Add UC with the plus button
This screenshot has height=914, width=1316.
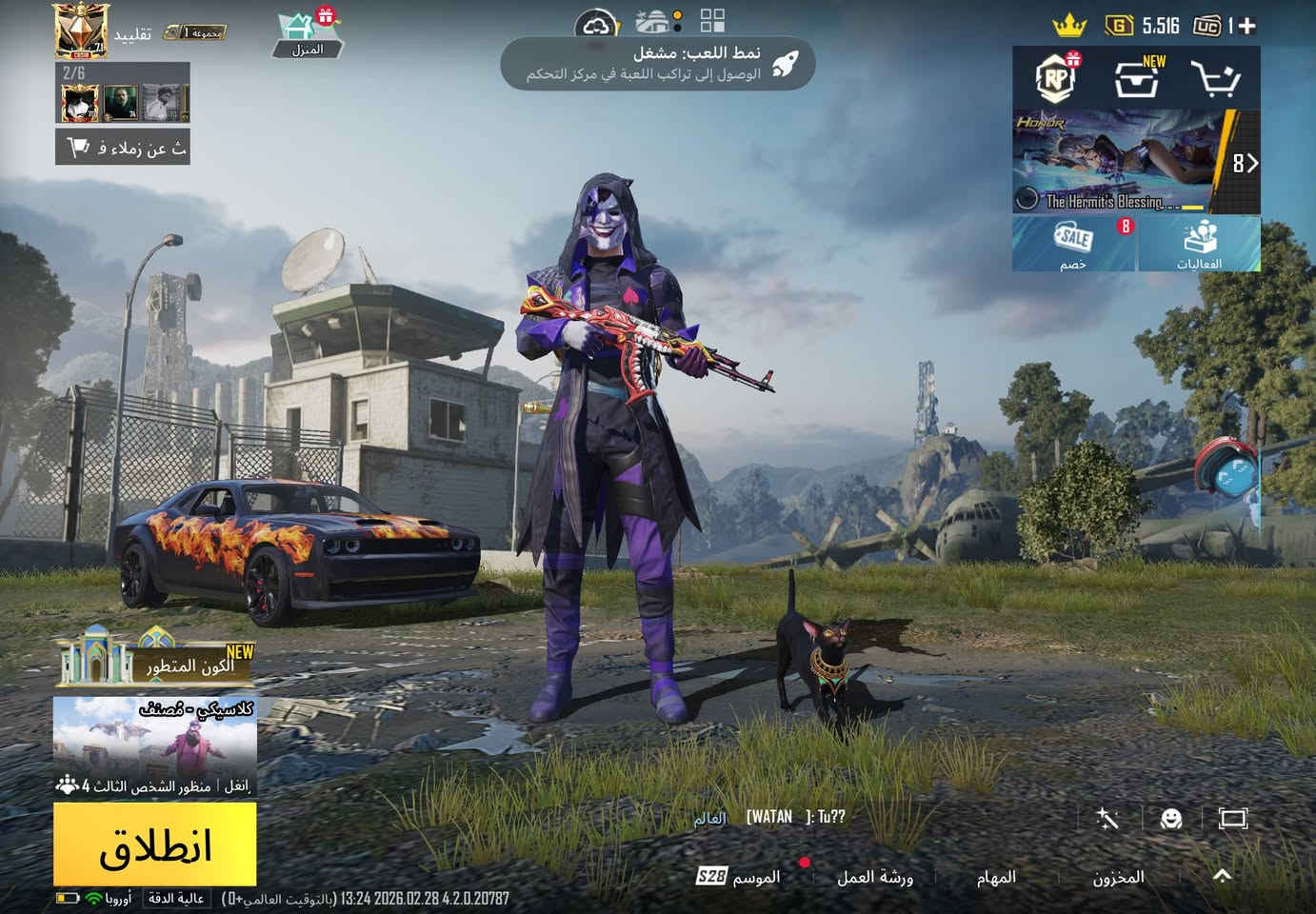(x=1246, y=26)
